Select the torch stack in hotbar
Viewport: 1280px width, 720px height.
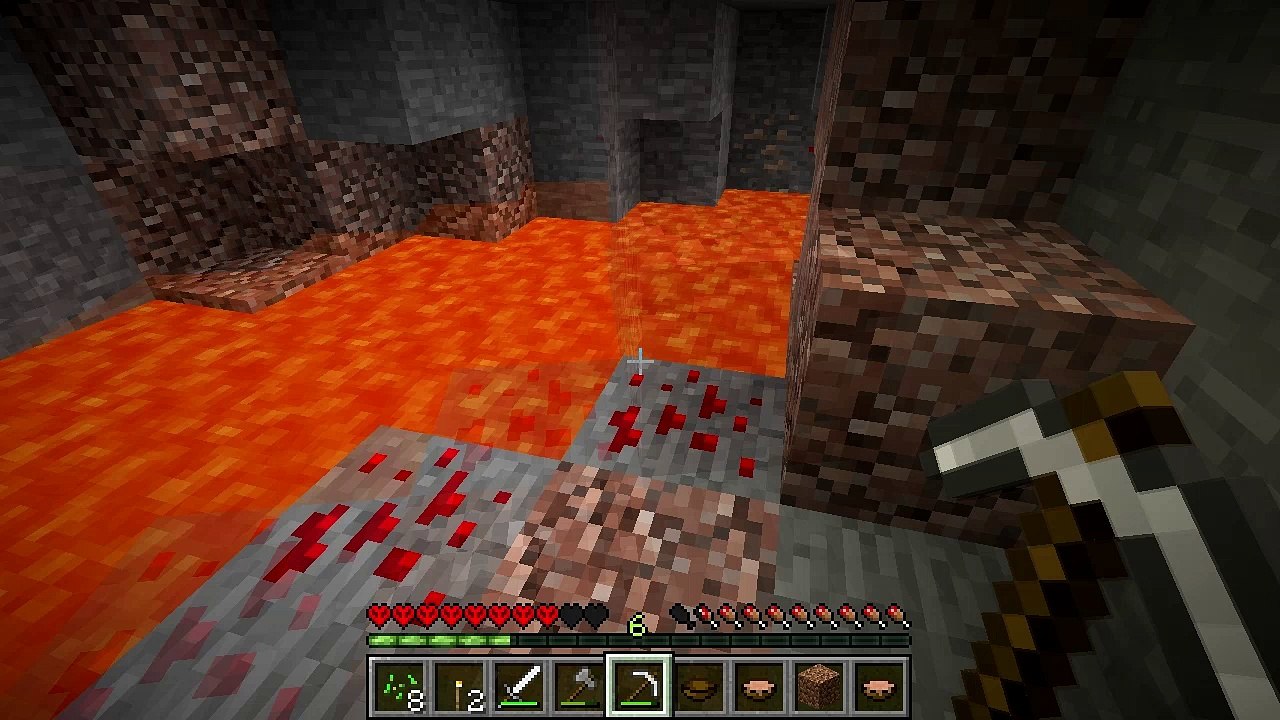tap(460, 686)
